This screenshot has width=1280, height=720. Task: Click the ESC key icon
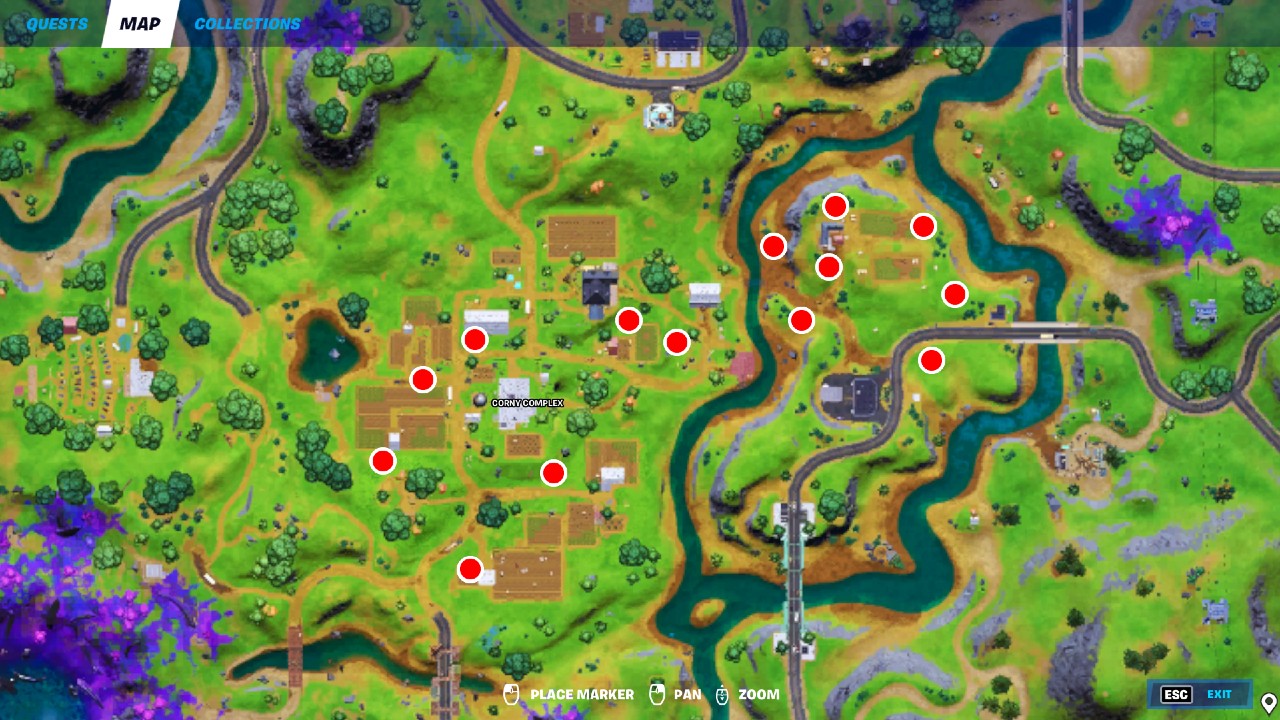click(1175, 694)
